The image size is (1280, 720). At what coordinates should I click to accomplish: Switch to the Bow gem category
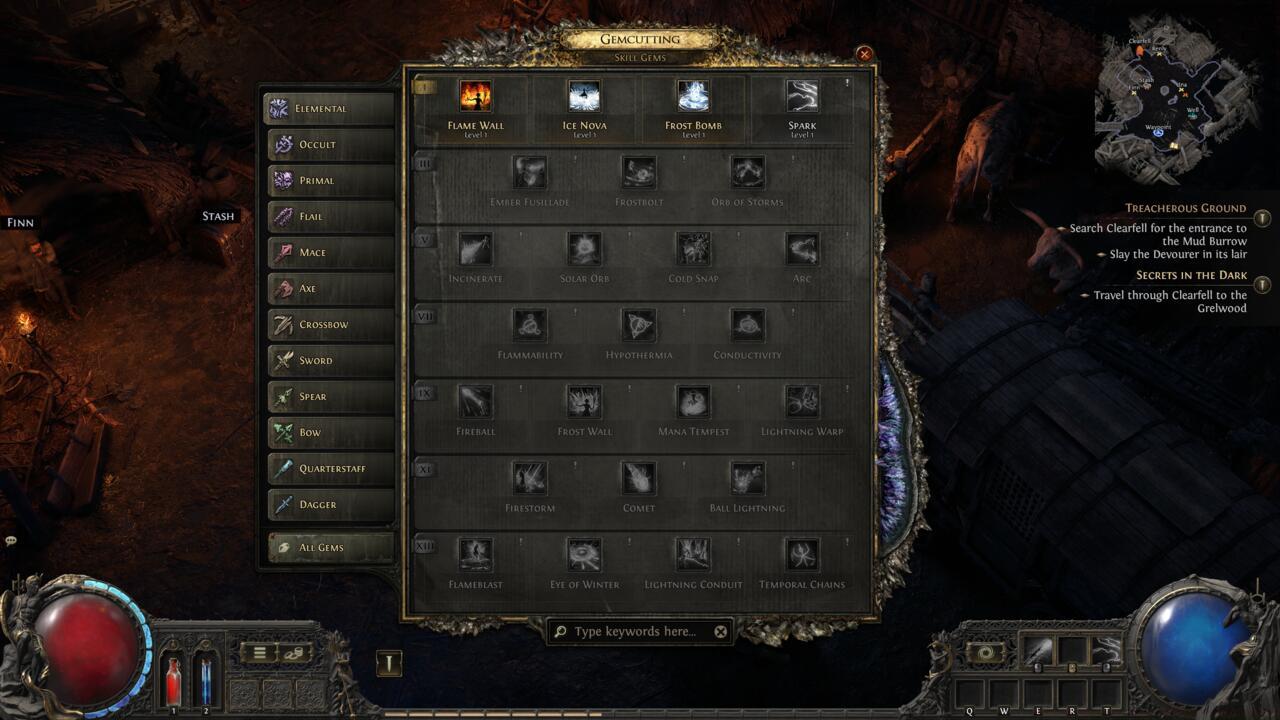(x=330, y=432)
